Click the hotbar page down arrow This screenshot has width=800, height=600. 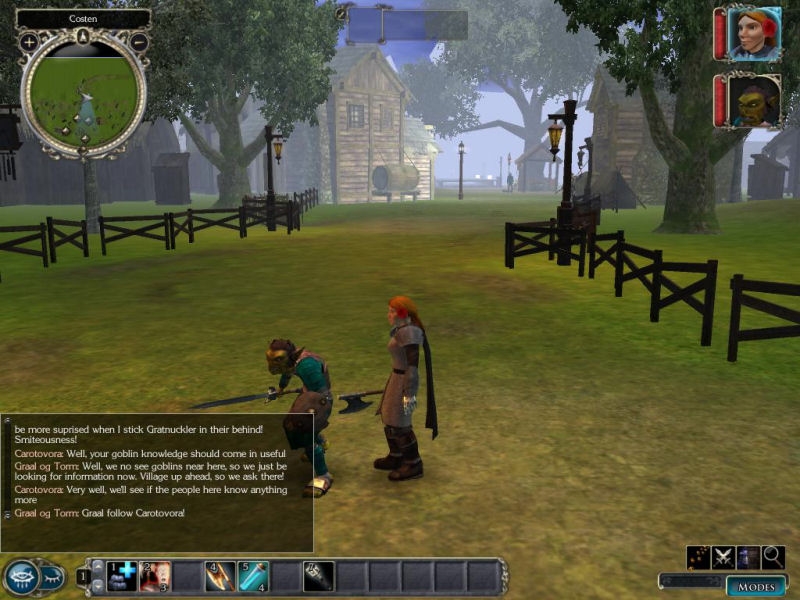click(x=97, y=586)
